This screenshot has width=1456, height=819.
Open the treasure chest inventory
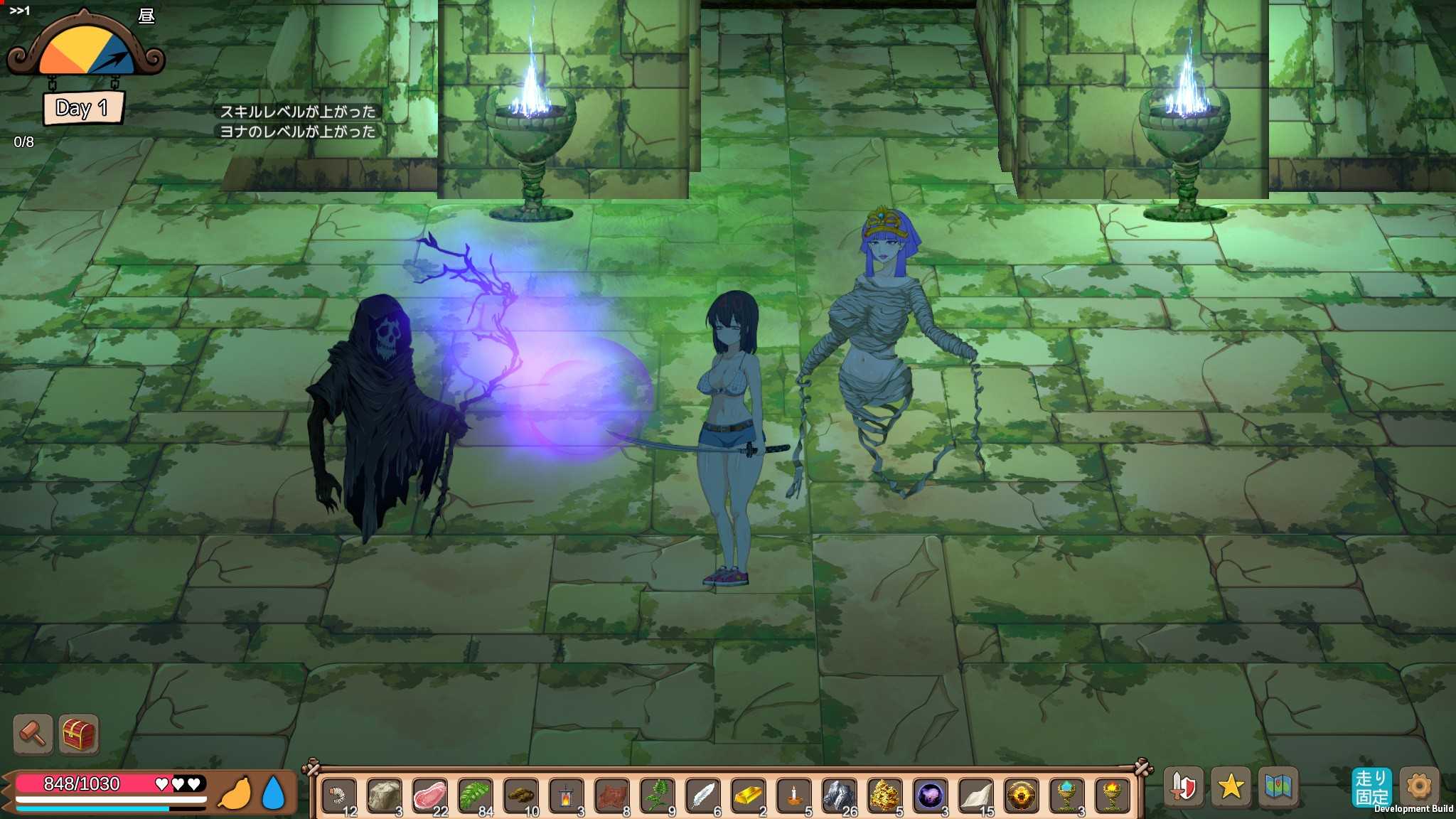point(78,734)
